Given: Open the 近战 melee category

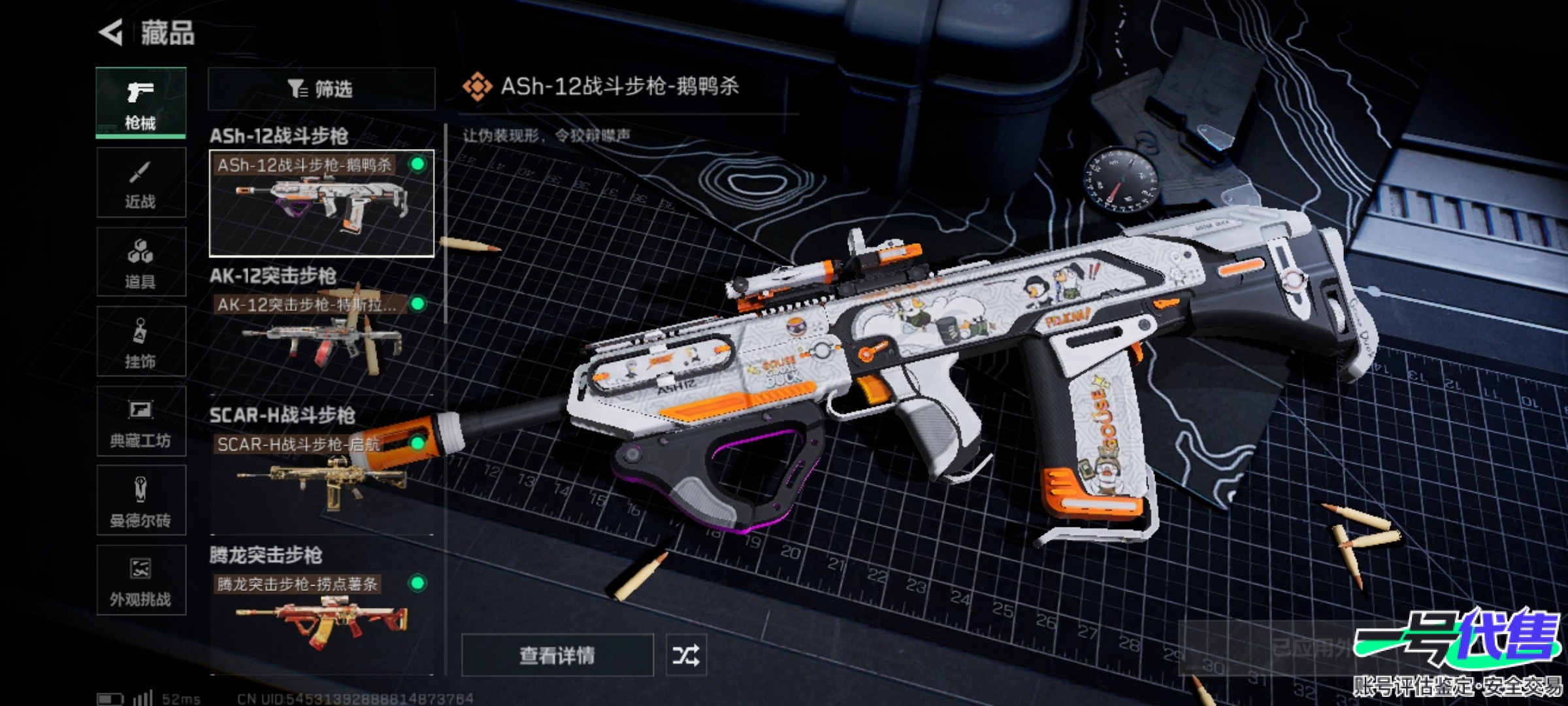Looking at the screenshot, I should coord(140,182).
